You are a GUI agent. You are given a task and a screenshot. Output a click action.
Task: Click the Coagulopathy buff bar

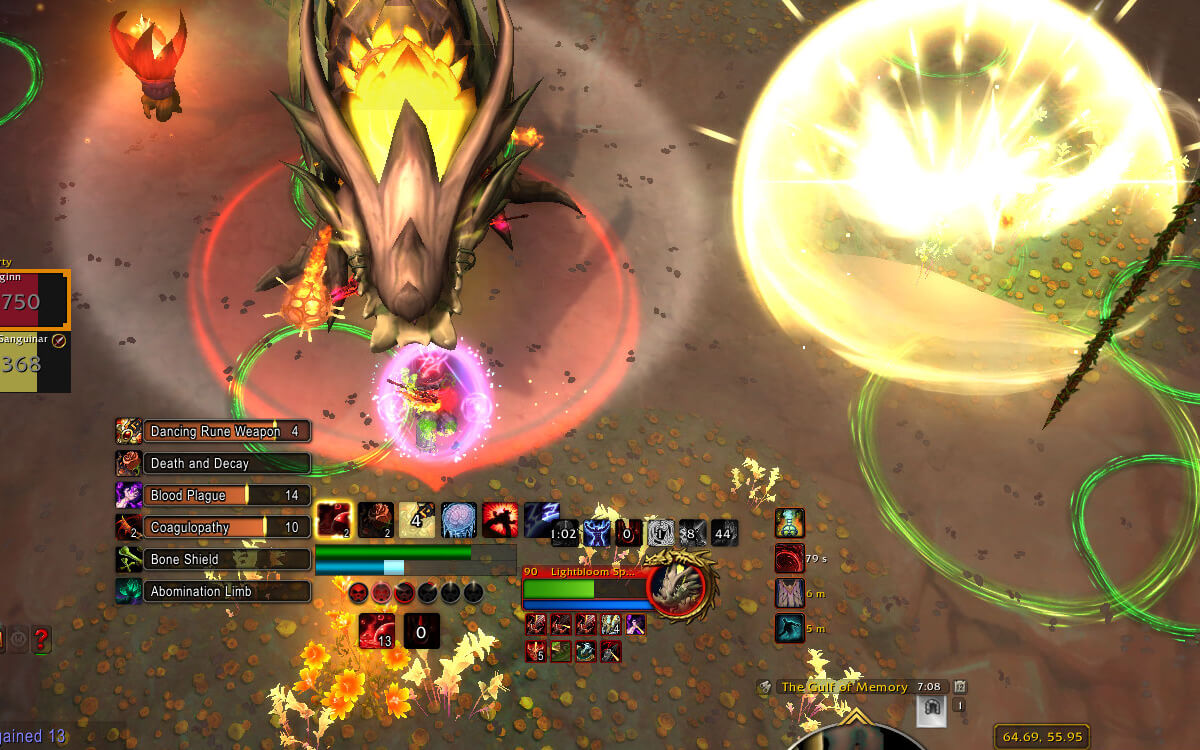pos(226,528)
